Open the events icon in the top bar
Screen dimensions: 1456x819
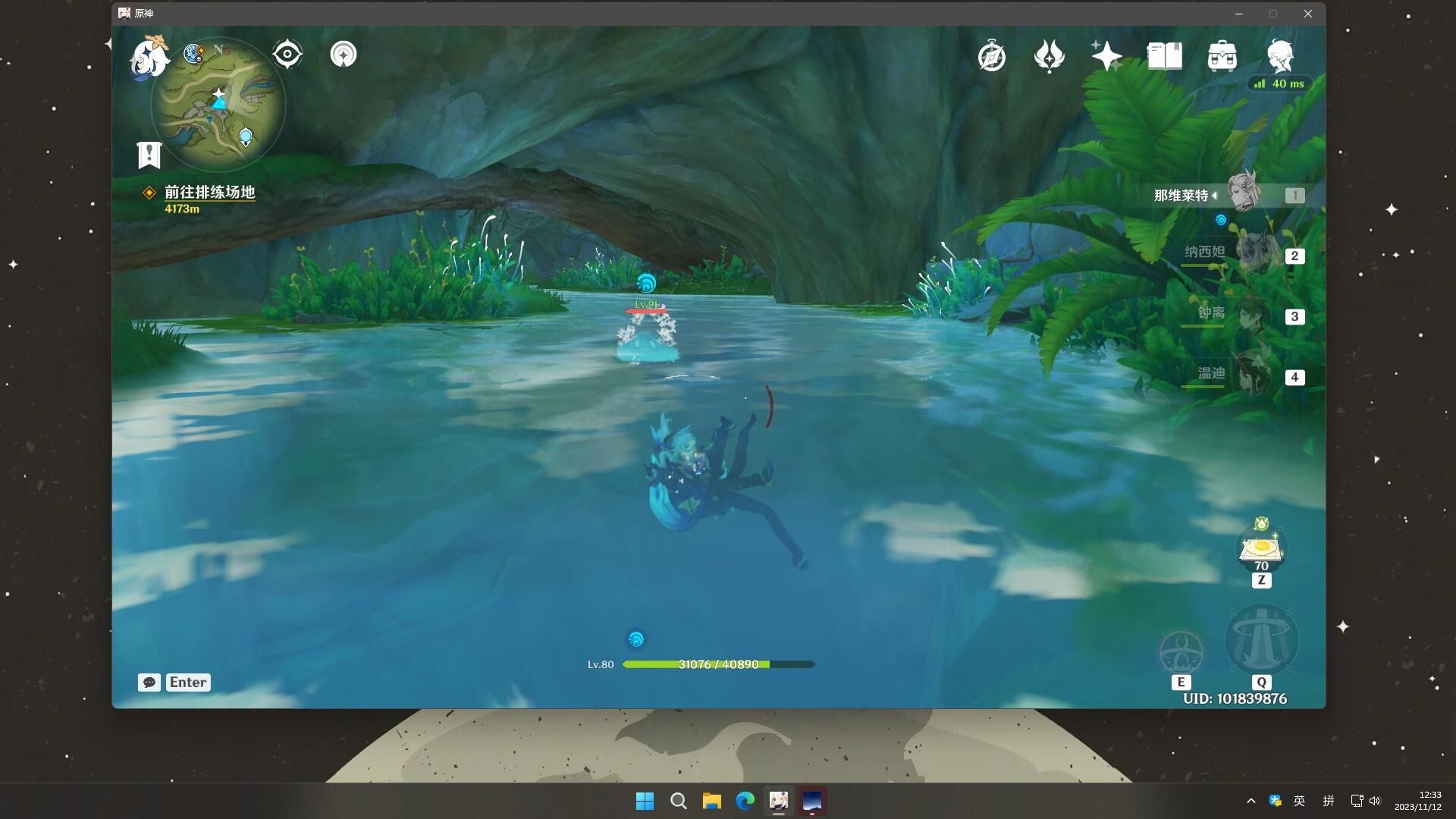point(1050,56)
